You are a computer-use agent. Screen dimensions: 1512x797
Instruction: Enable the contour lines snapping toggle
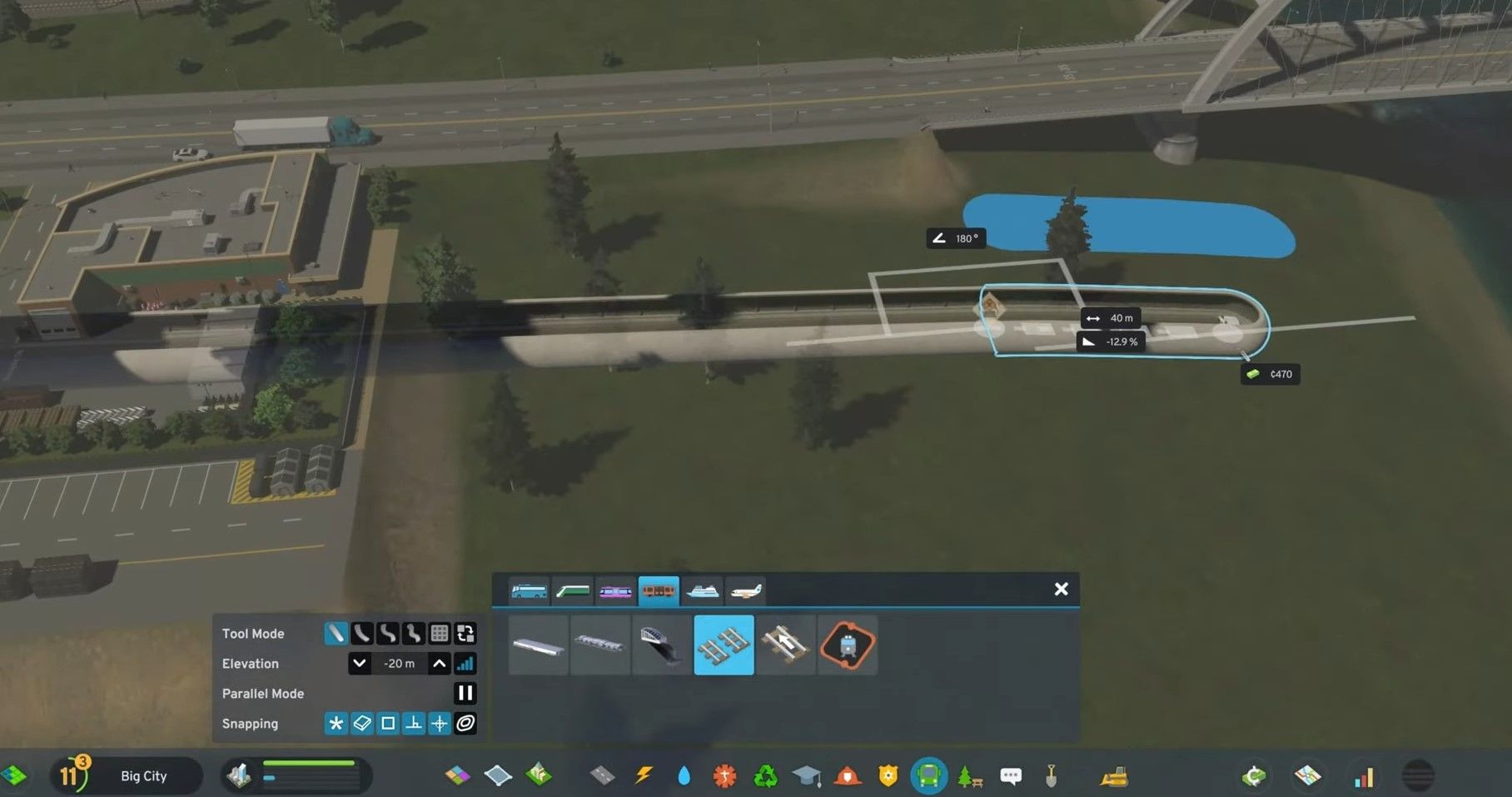465,724
